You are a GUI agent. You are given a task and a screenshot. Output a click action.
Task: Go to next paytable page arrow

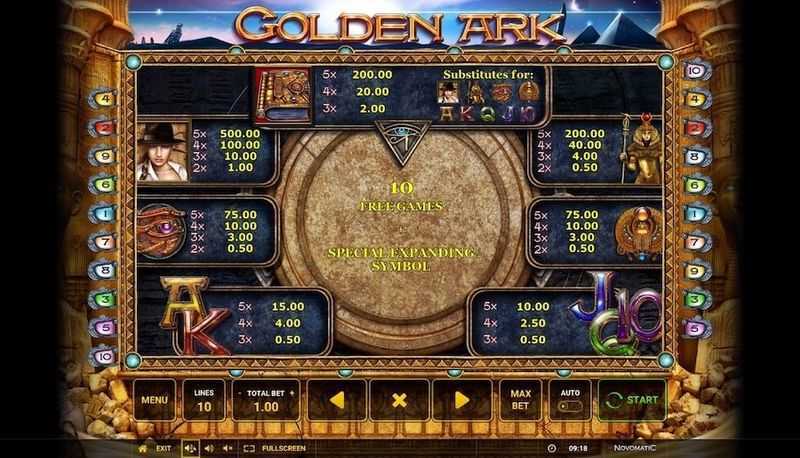click(x=461, y=401)
